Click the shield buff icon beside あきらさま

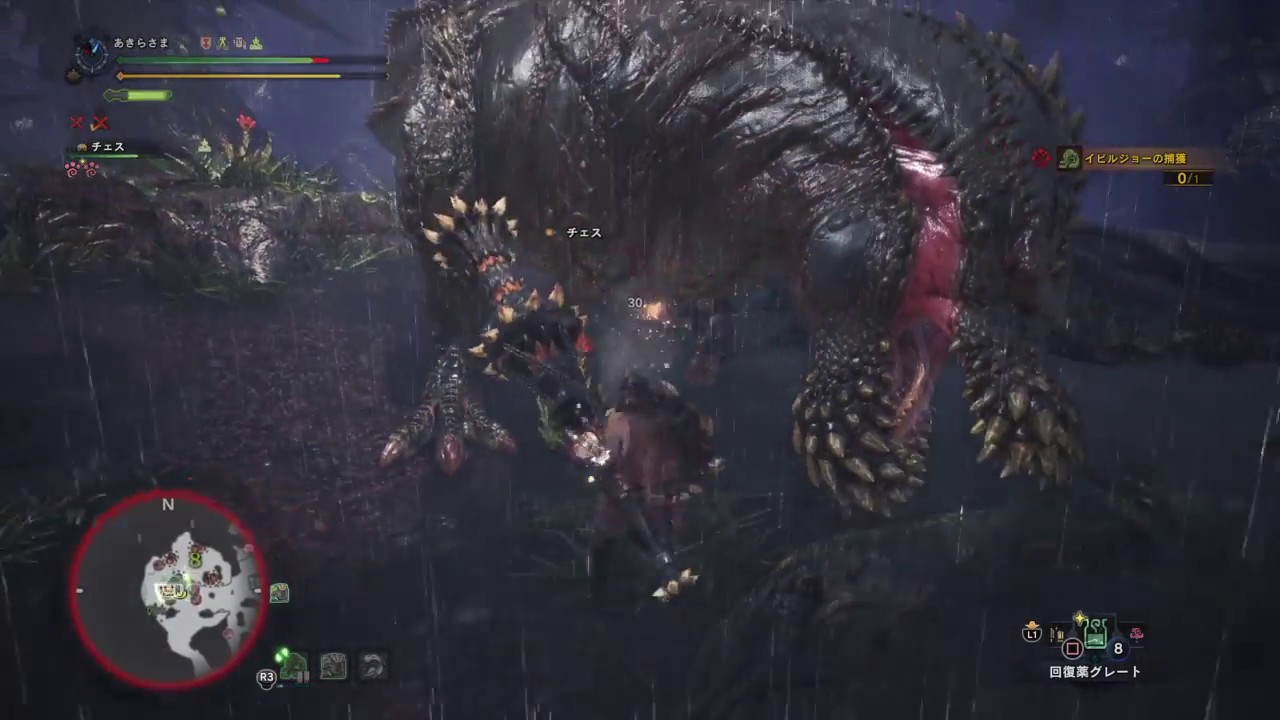pos(205,43)
